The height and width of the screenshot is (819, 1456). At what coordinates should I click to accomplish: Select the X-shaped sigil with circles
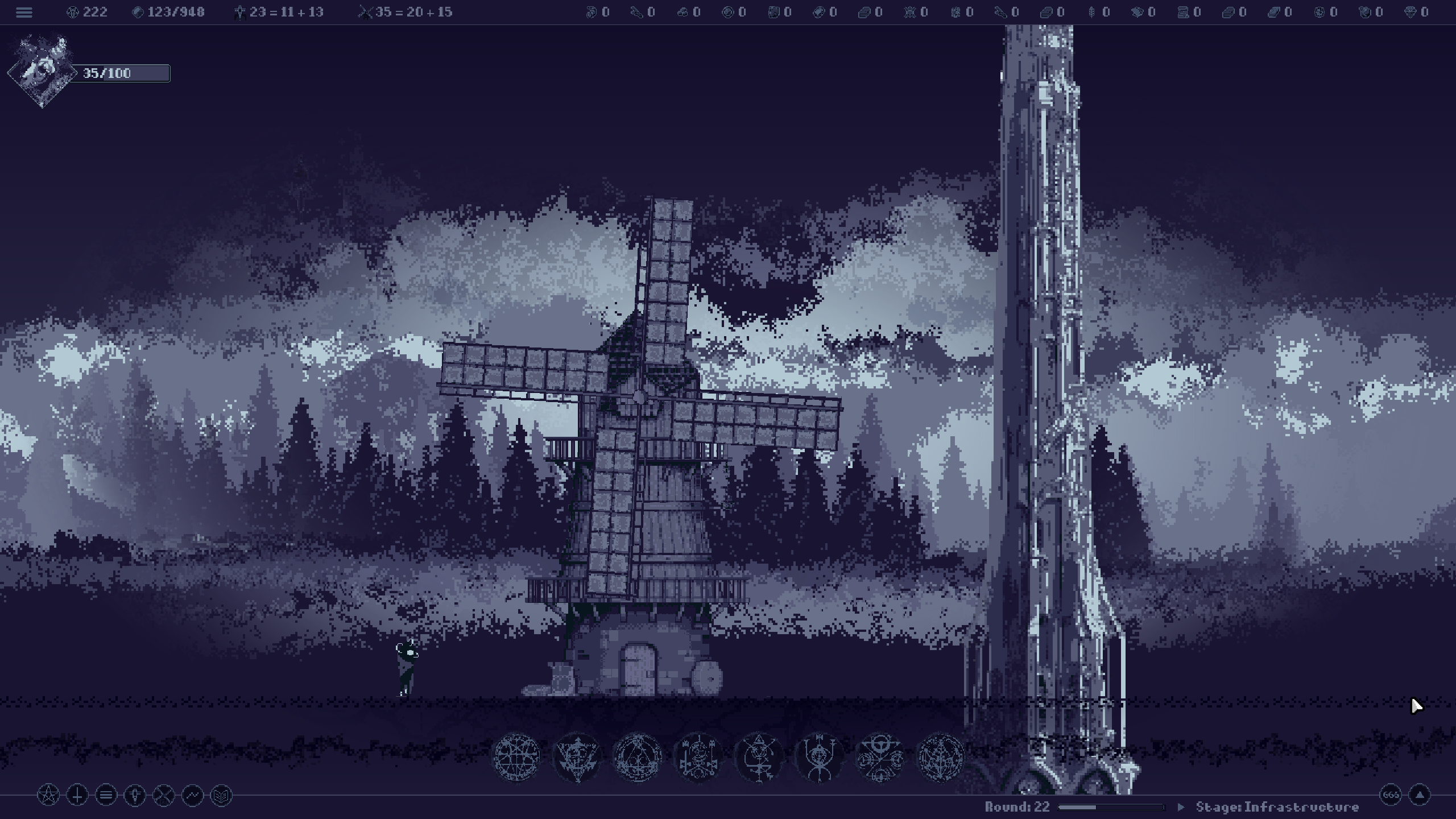(880, 757)
